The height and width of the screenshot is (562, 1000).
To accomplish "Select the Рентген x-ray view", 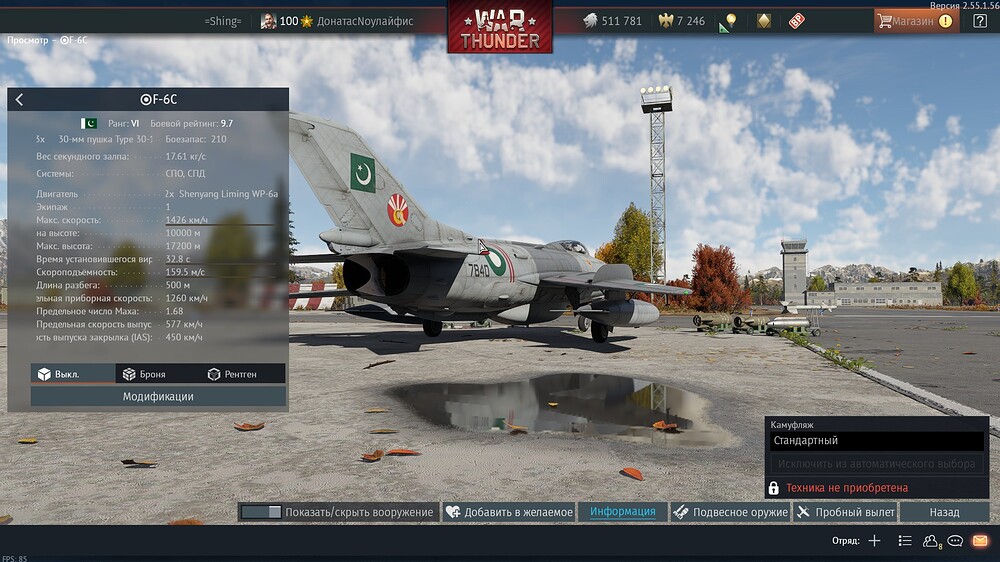I will pyautogui.click(x=232, y=374).
